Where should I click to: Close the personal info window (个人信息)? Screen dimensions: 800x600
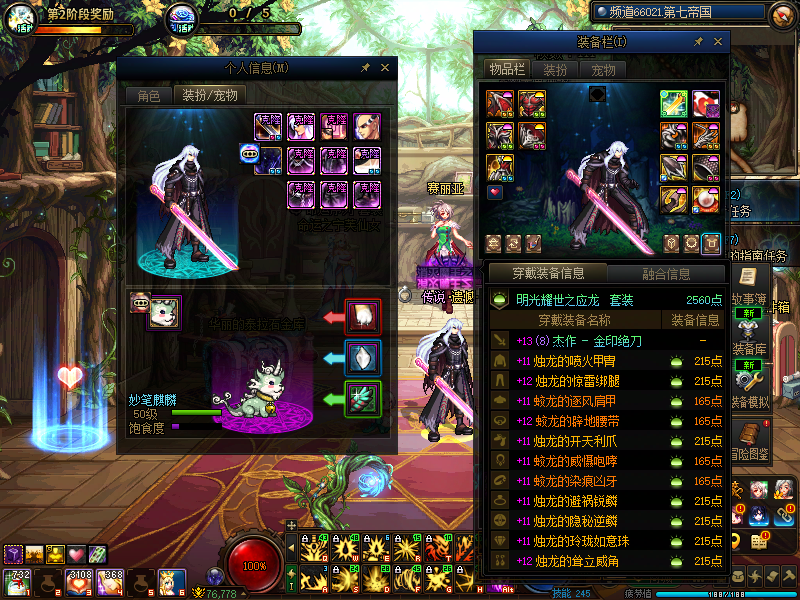(385, 68)
